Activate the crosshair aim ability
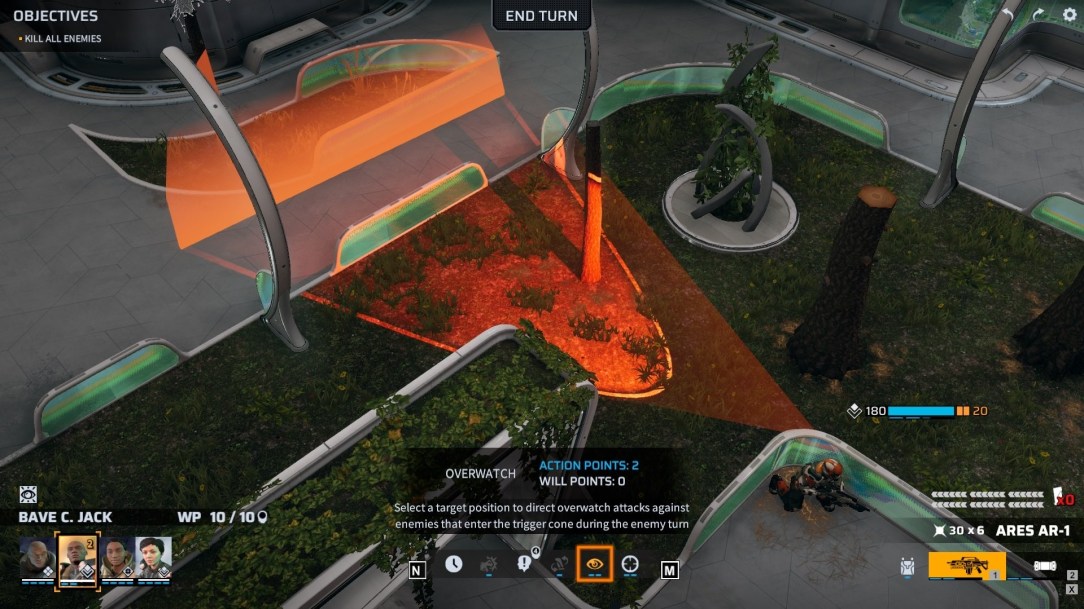Image resolution: width=1084 pixels, height=609 pixels. [630, 564]
